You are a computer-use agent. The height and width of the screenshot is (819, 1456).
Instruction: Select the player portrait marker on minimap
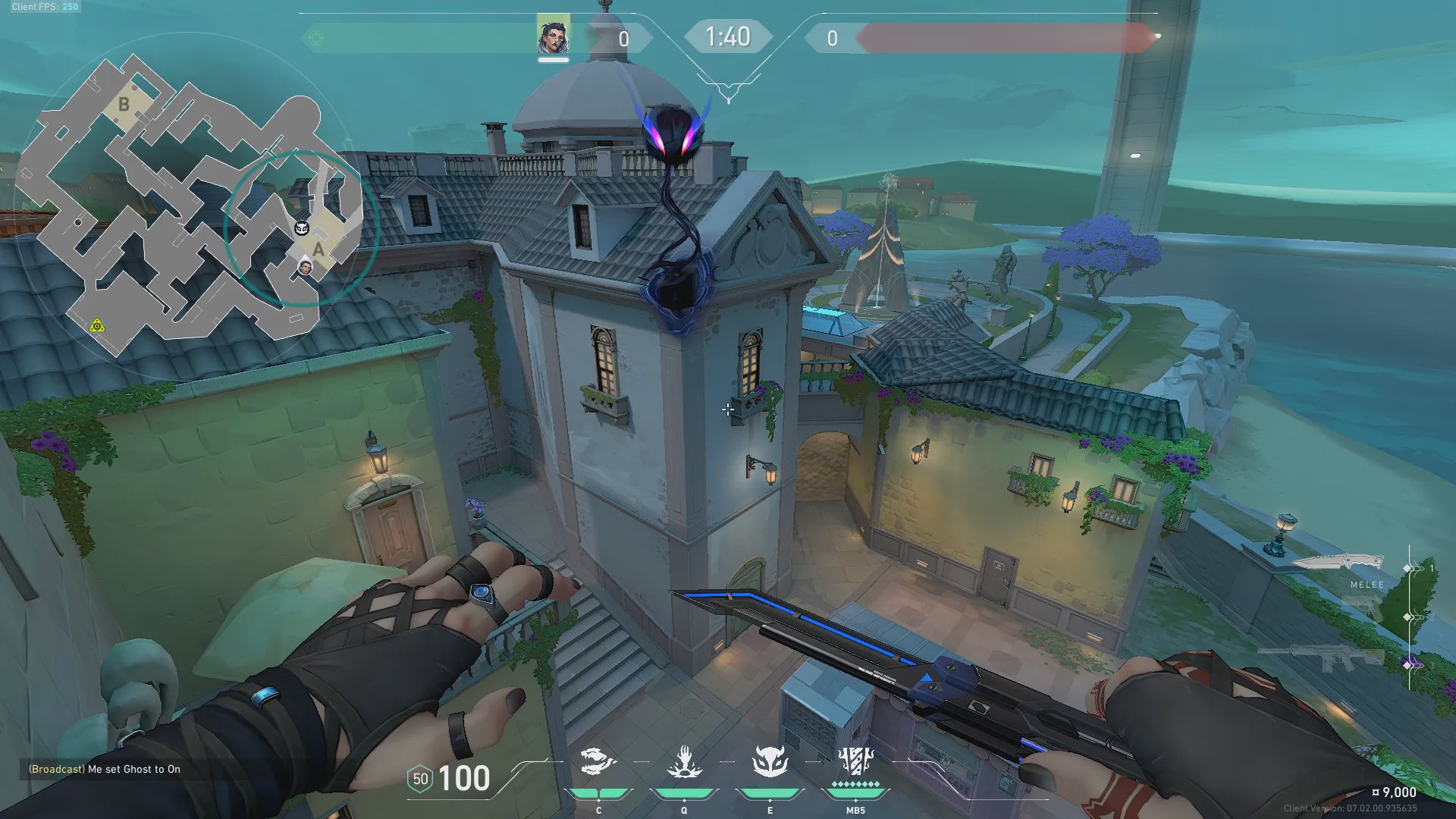305,267
